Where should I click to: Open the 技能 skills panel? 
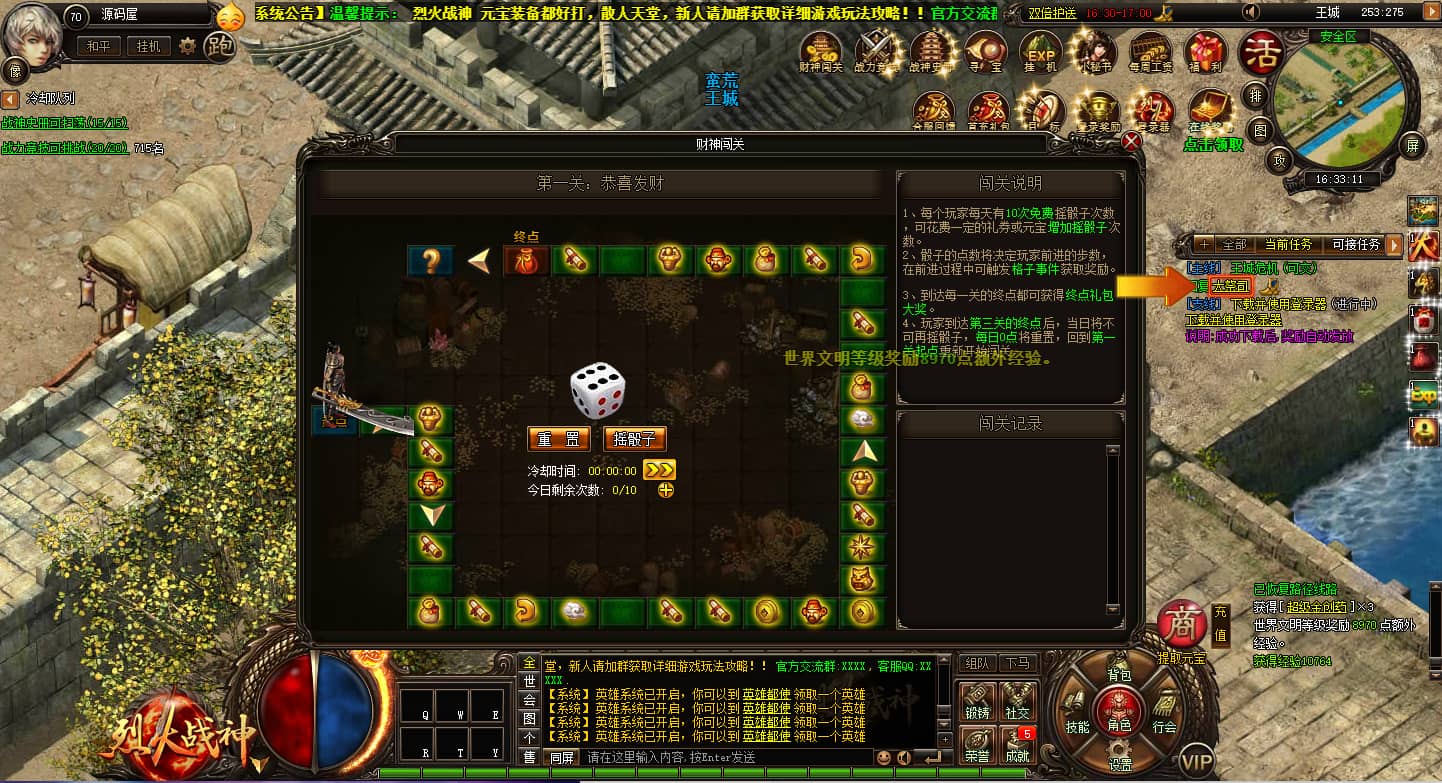pos(1077,727)
